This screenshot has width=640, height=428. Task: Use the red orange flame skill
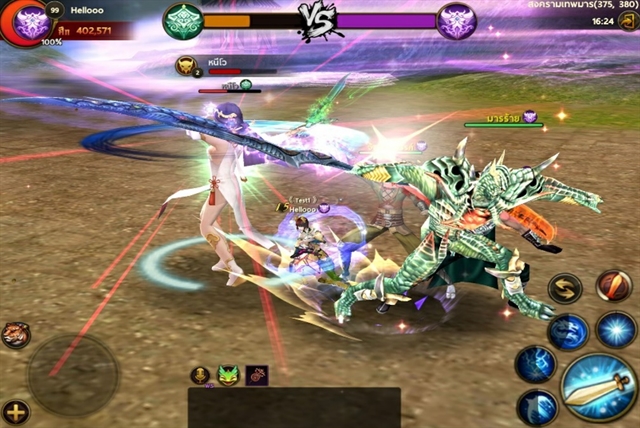pyautogui.click(x=613, y=285)
